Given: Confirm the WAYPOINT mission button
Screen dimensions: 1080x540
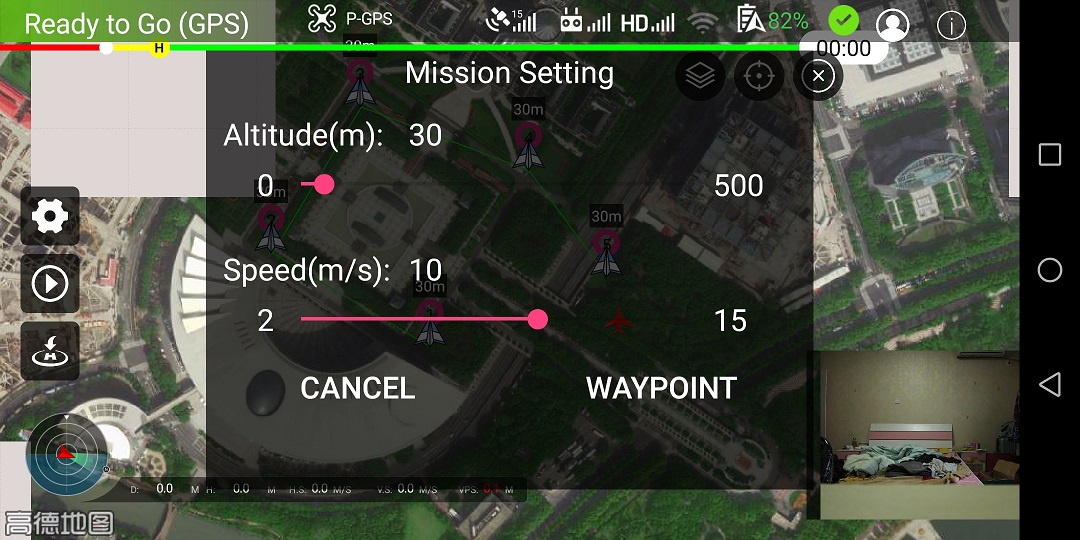Looking at the screenshot, I should [x=661, y=388].
